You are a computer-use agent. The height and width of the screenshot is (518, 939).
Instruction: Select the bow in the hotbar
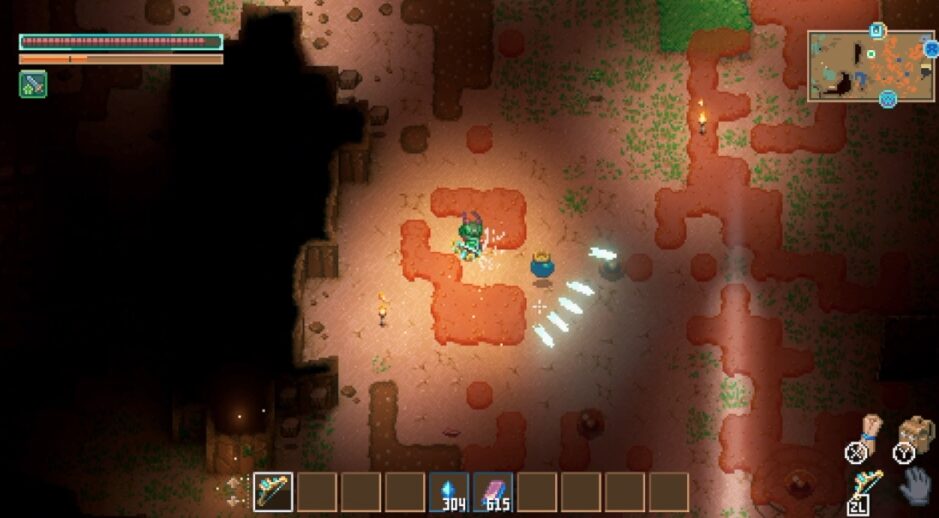[272, 491]
